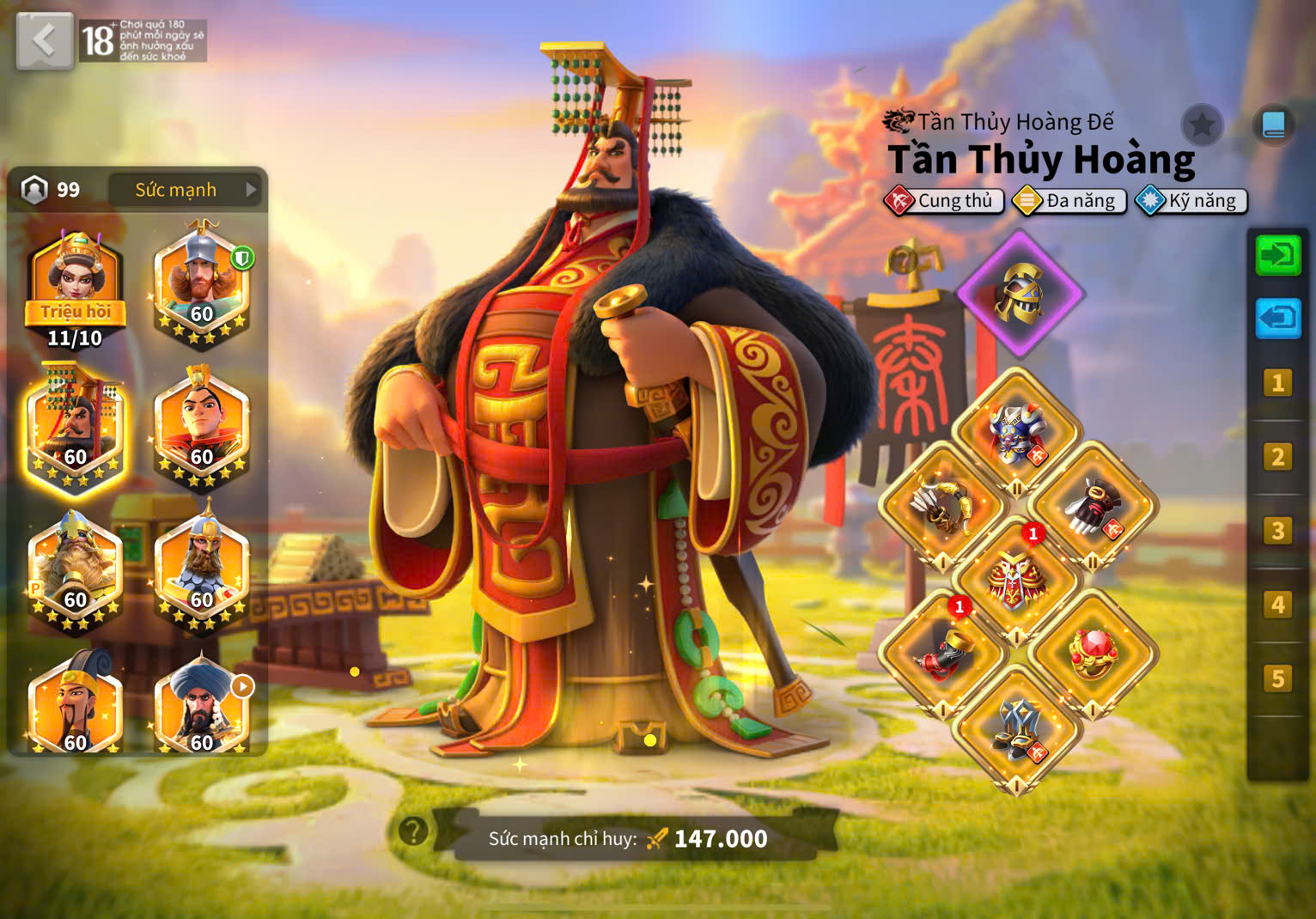Select the turbaned commander with play badge
Viewport: 1316px width, 919px height.
click(x=201, y=706)
